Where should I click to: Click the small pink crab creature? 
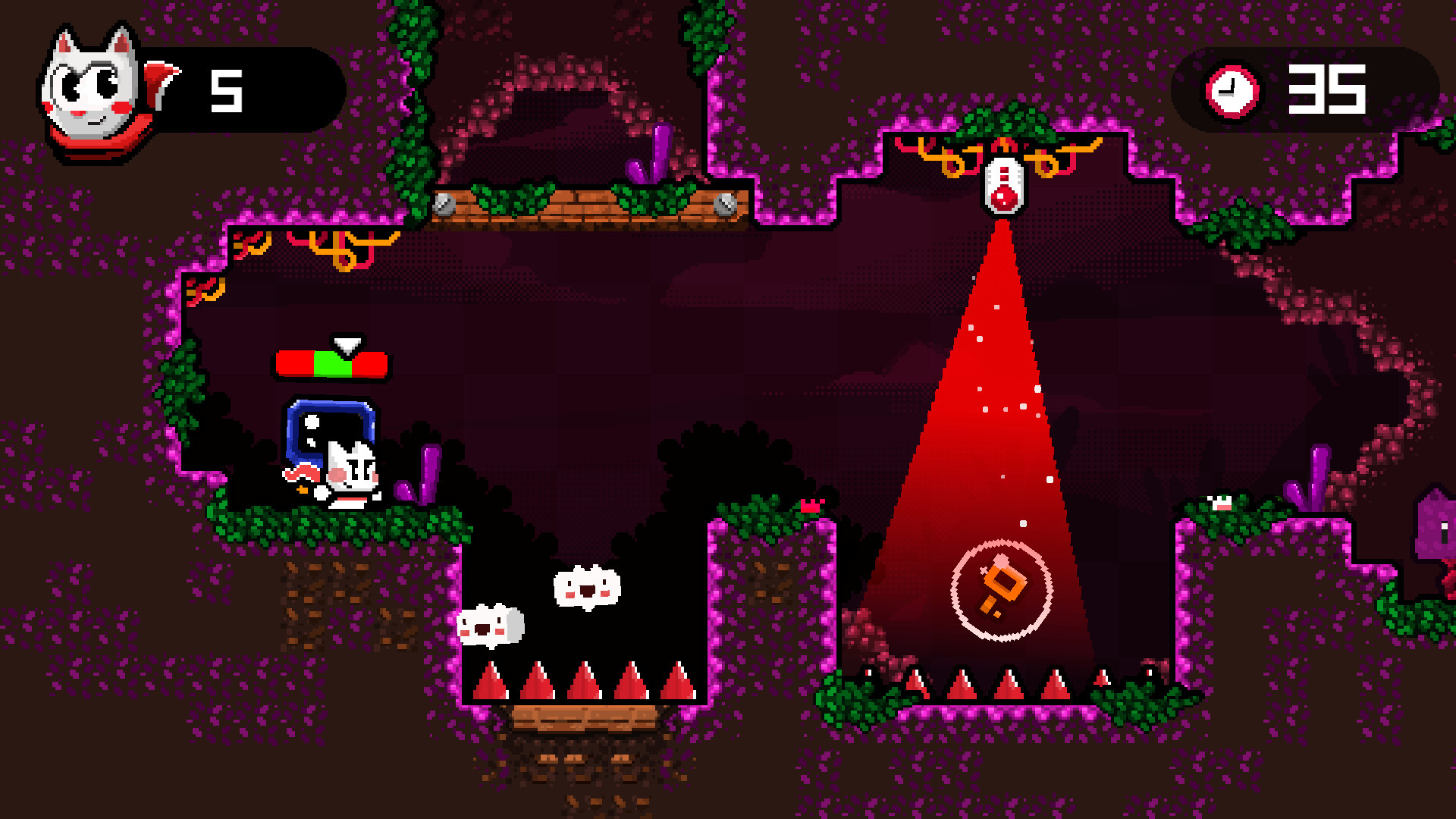click(810, 507)
